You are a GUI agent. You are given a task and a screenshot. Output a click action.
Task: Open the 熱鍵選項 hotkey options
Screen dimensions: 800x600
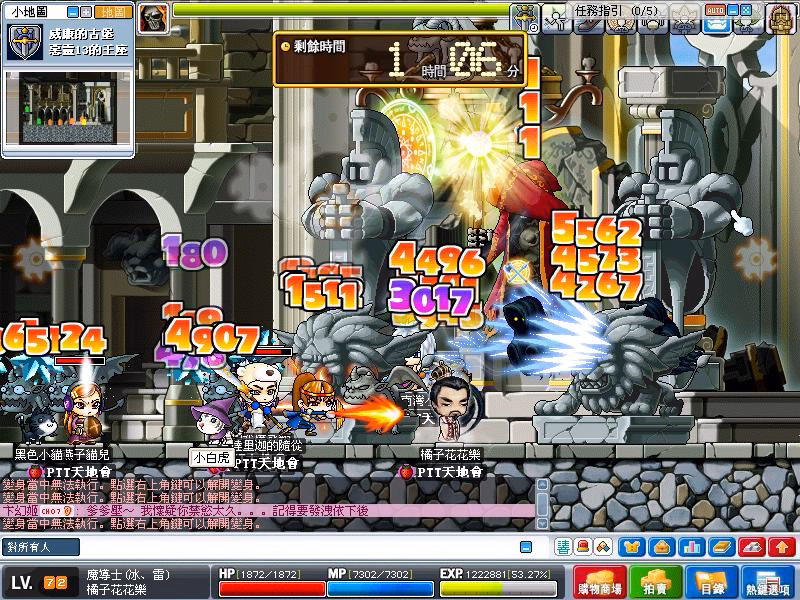(770, 584)
